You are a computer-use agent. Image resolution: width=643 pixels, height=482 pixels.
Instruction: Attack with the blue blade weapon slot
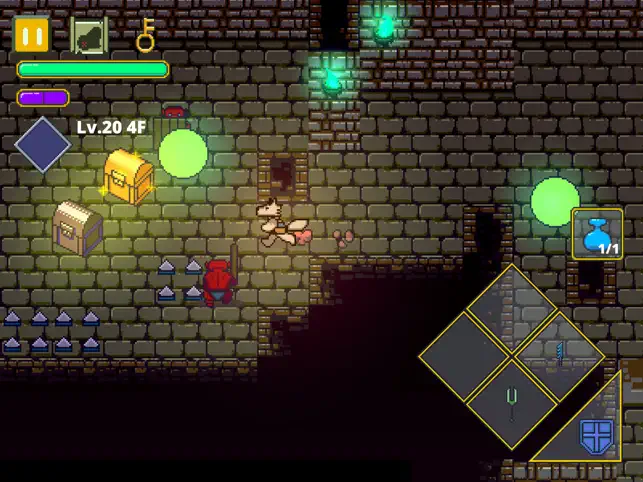point(558,352)
